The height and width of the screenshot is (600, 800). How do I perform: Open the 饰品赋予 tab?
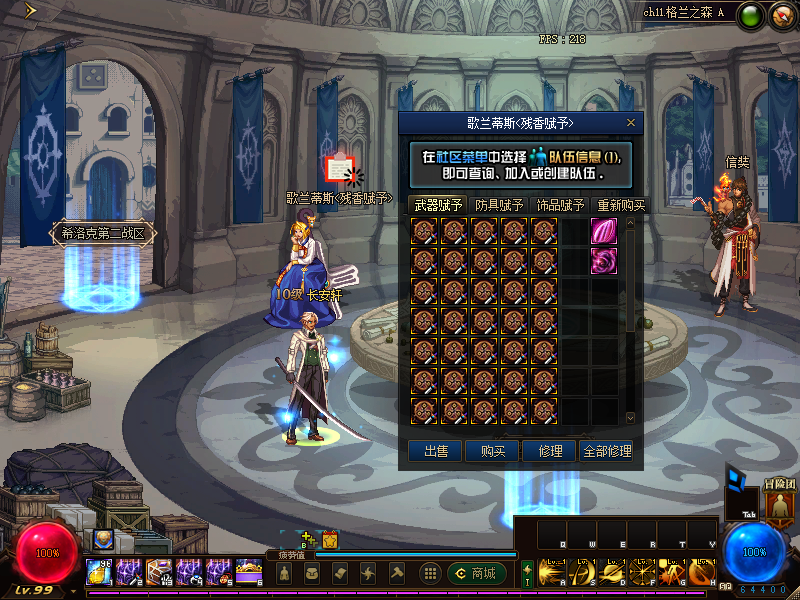(559, 205)
